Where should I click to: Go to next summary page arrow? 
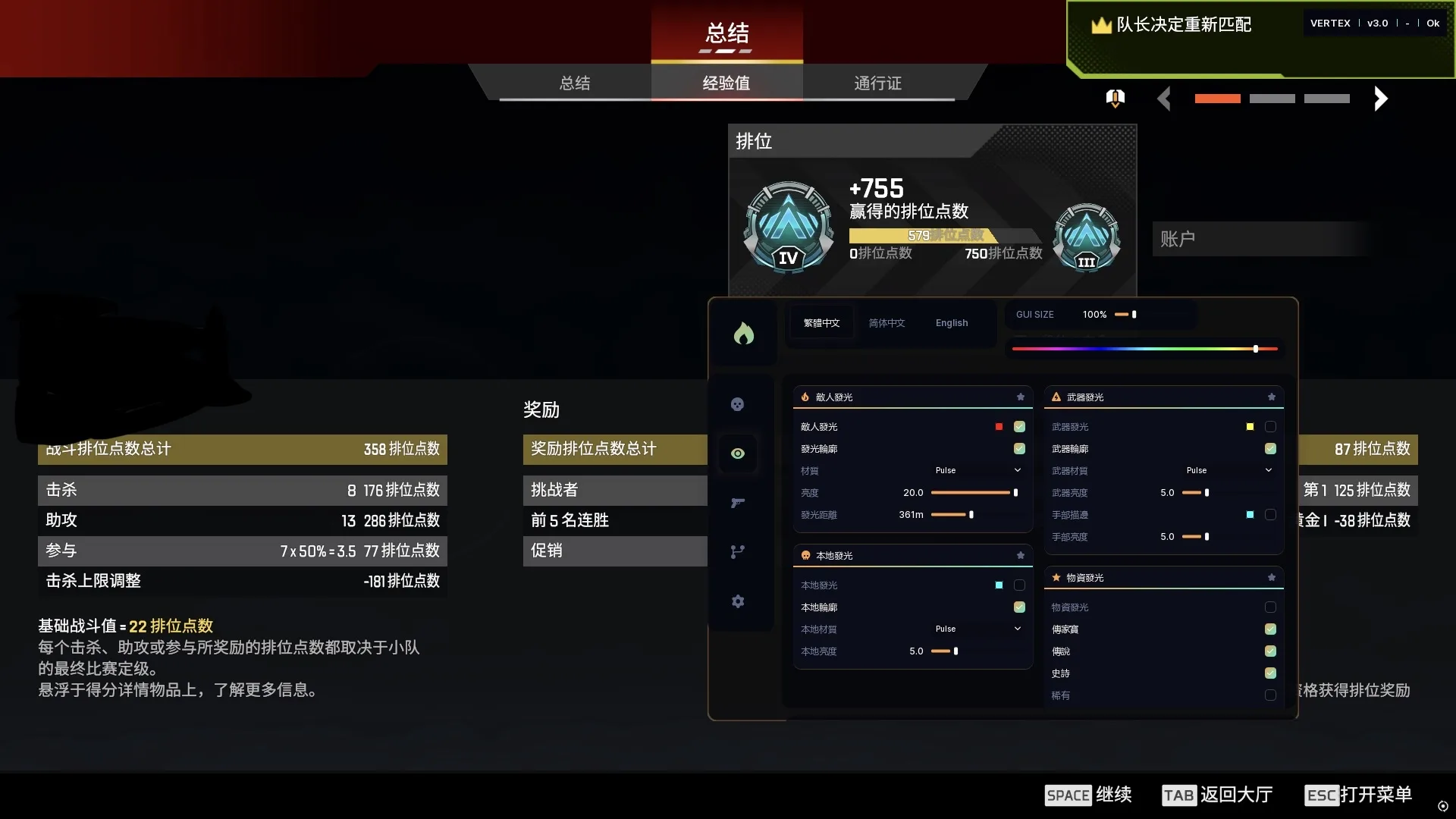[1380, 99]
